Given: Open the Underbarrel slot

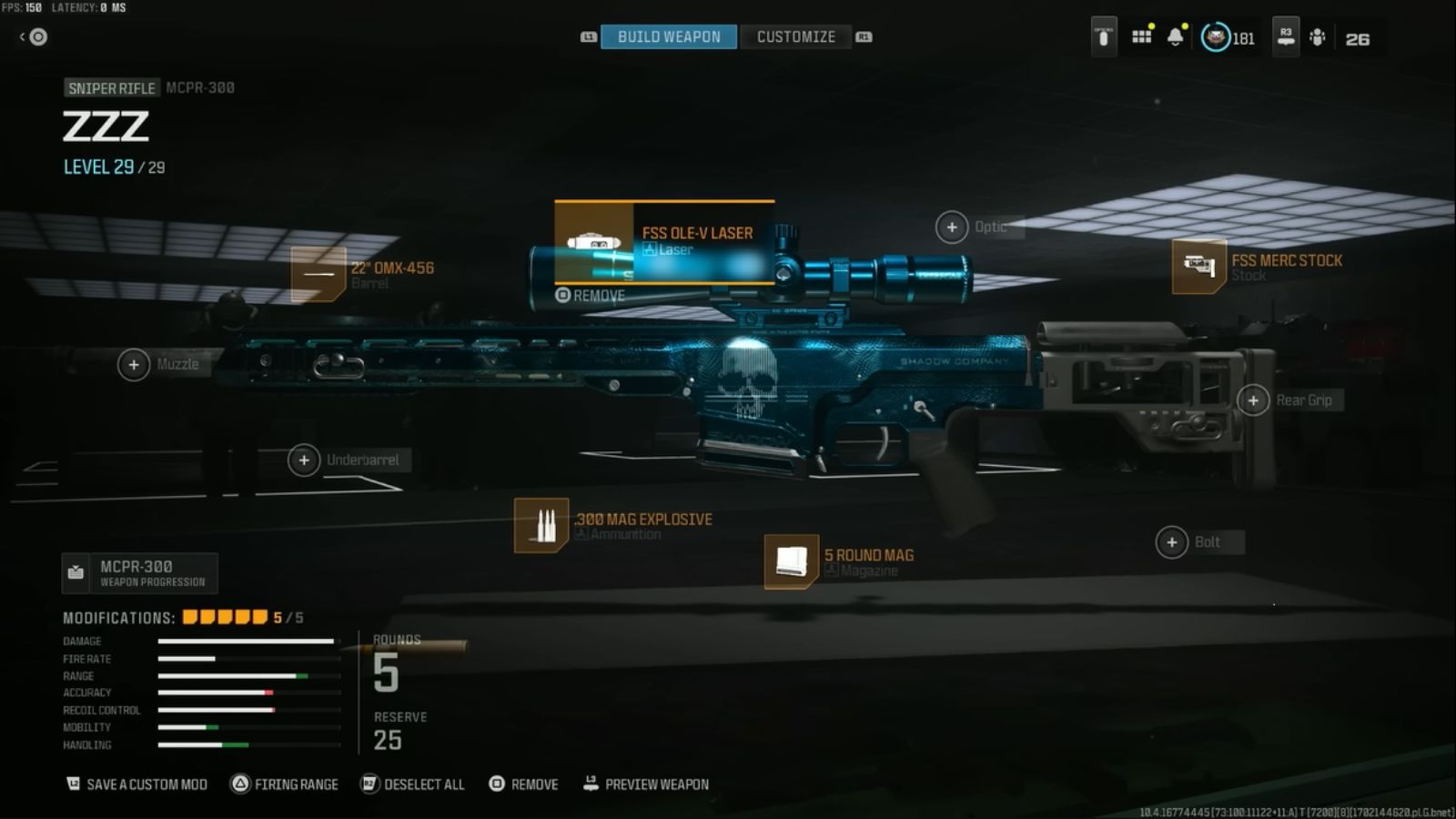Looking at the screenshot, I should click(304, 460).
